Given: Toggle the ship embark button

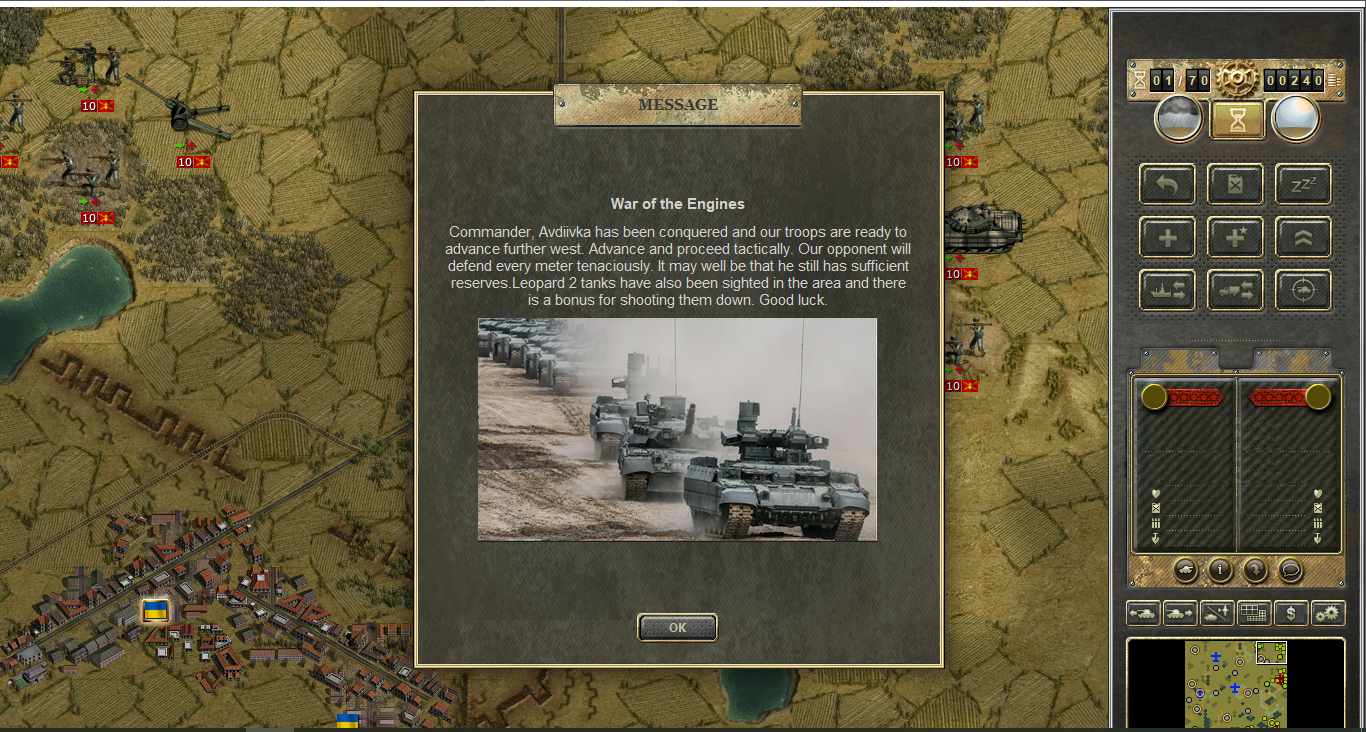Looking at the screenshot, I should (x=1167, y=290).
